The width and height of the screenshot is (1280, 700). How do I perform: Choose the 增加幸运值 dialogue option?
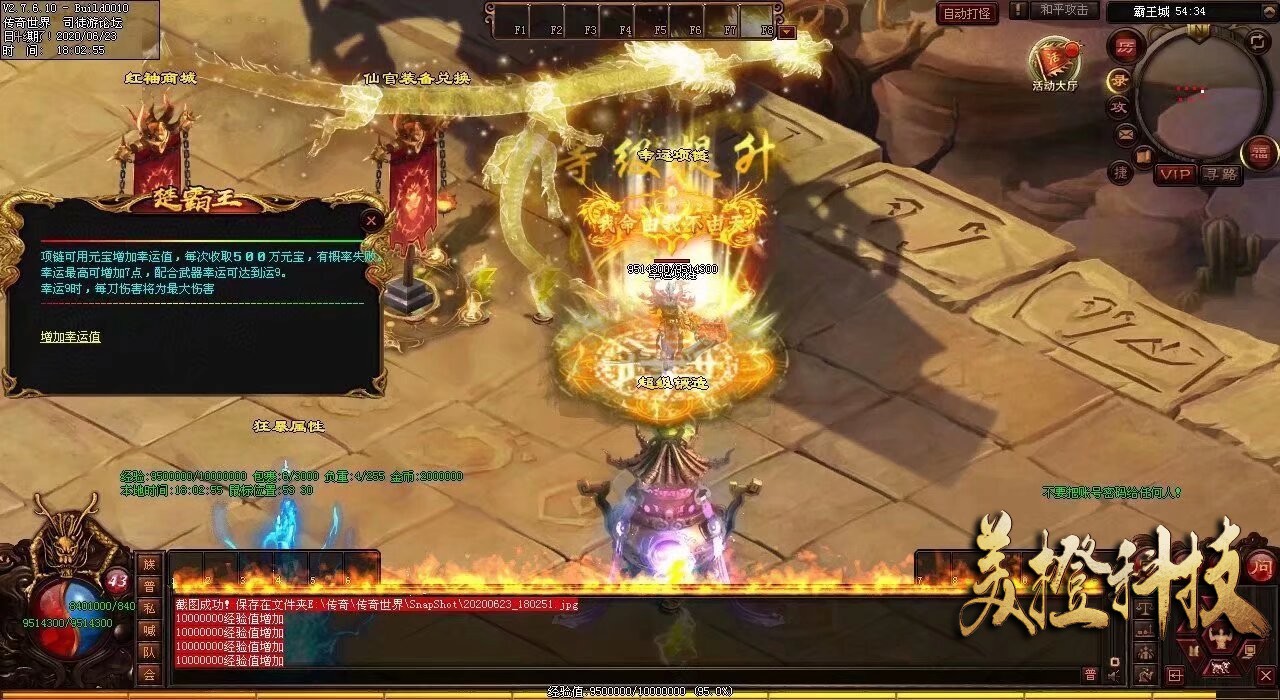point(70,337)
